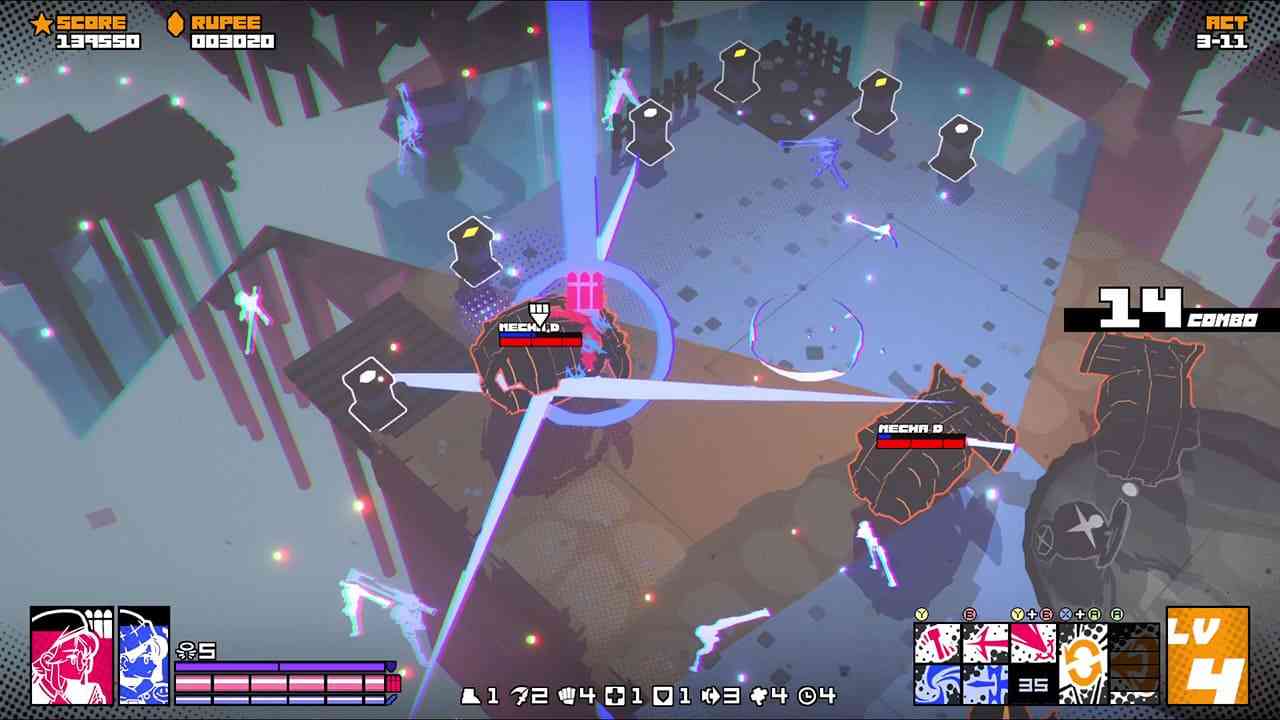Select the pink dash arrow ability card
This screenshot has width=1280, height=720.
tap(985, 645)
